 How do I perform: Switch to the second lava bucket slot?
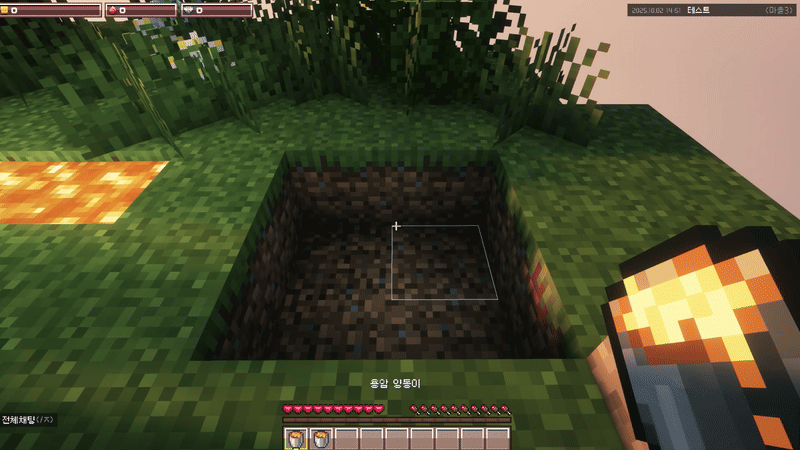click(x=322, y=439)
